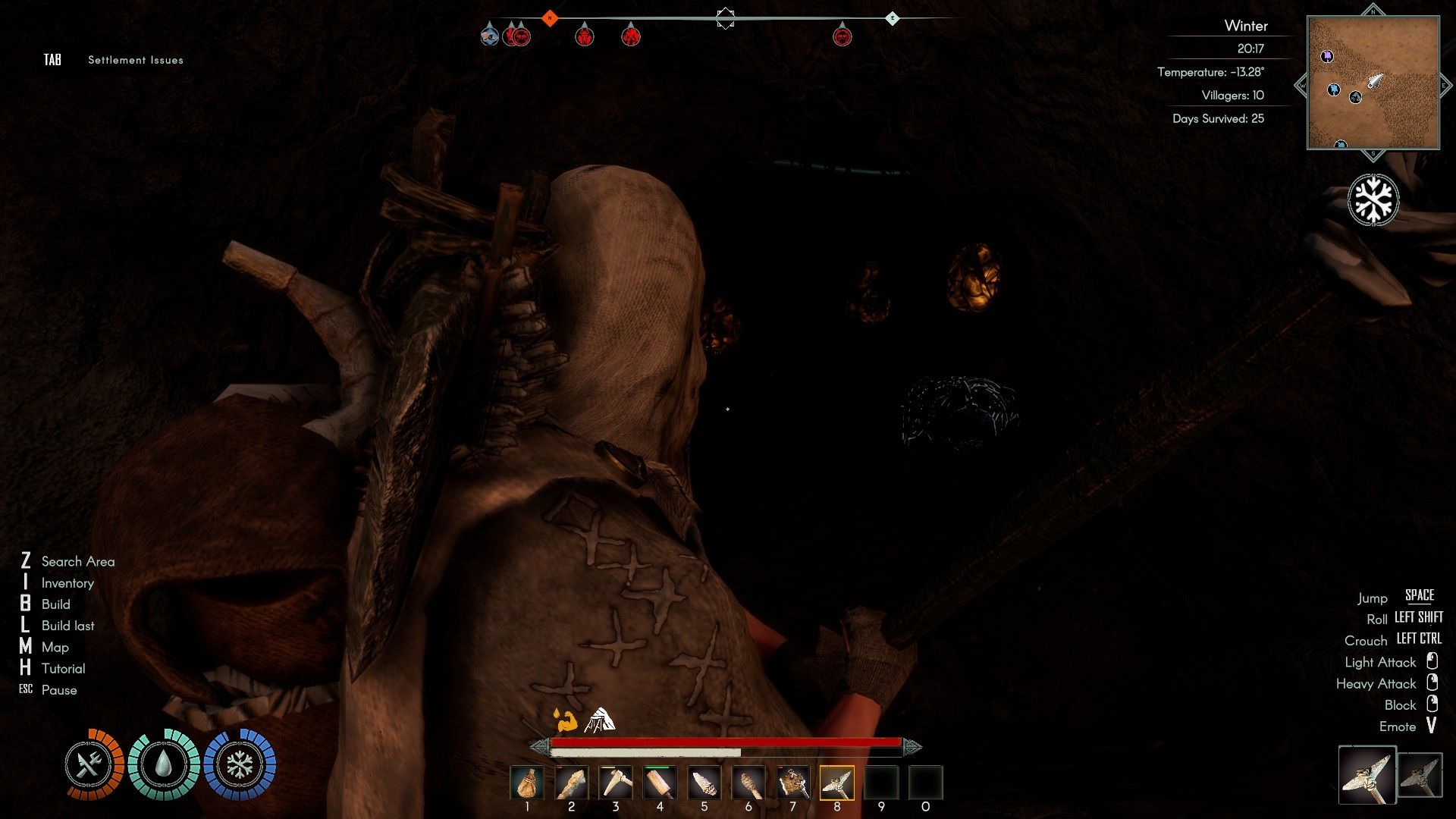
Task: Click the white E marker on the timeline
Action: [x=893, y=17]
